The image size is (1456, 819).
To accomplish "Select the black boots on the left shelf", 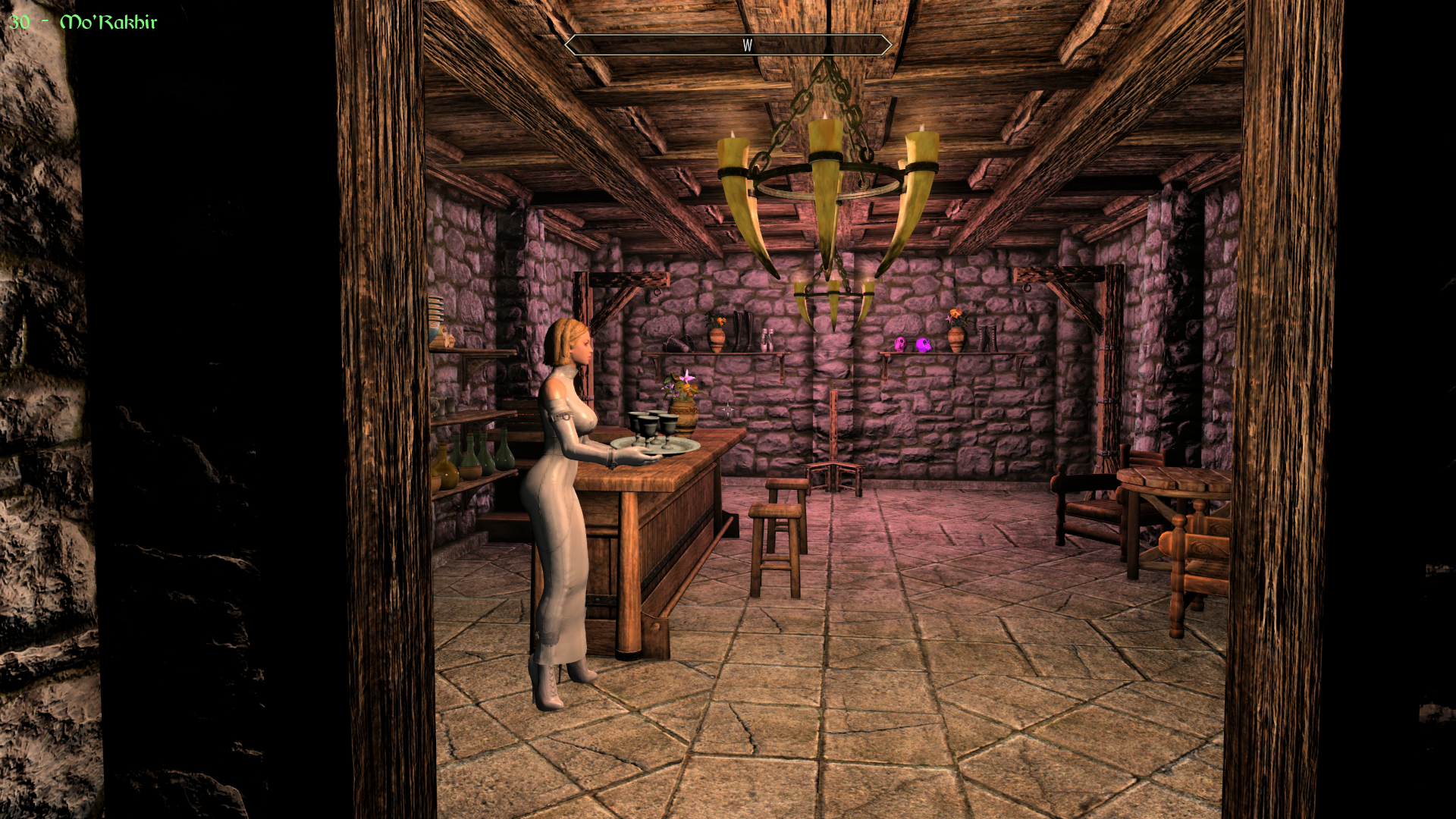I will (742, 330).
